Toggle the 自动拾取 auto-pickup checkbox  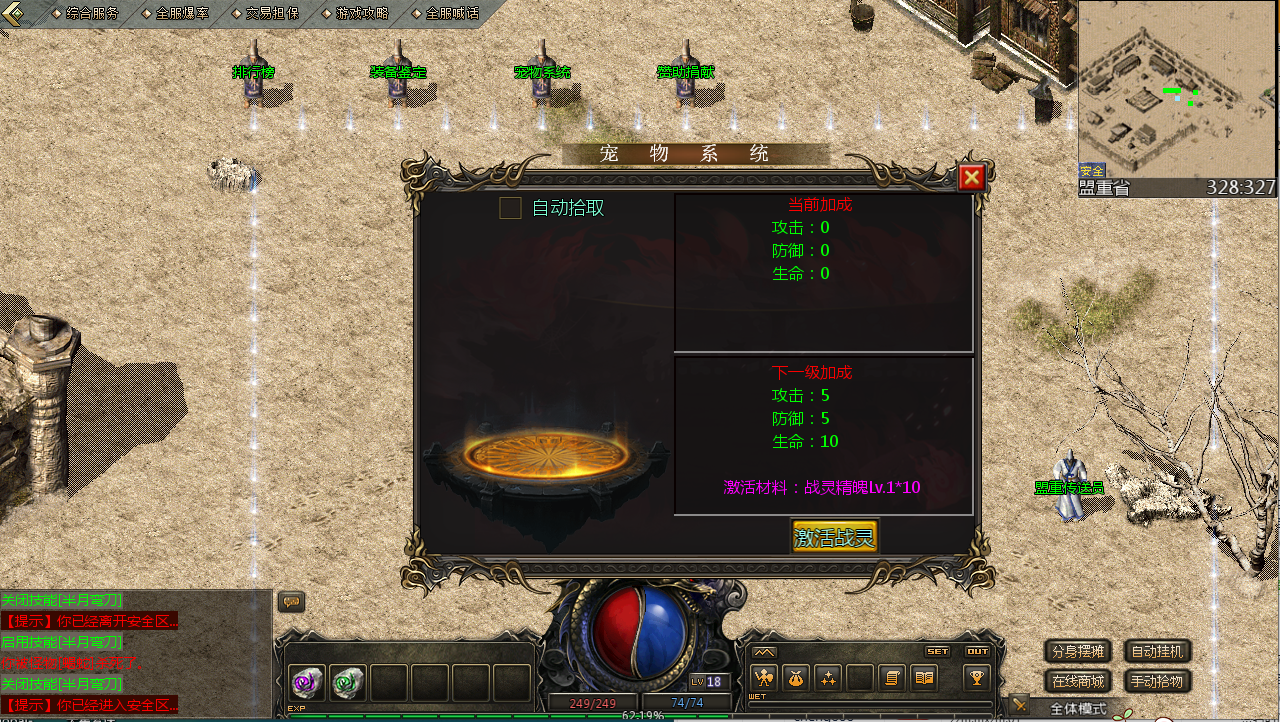pos(510,208)
